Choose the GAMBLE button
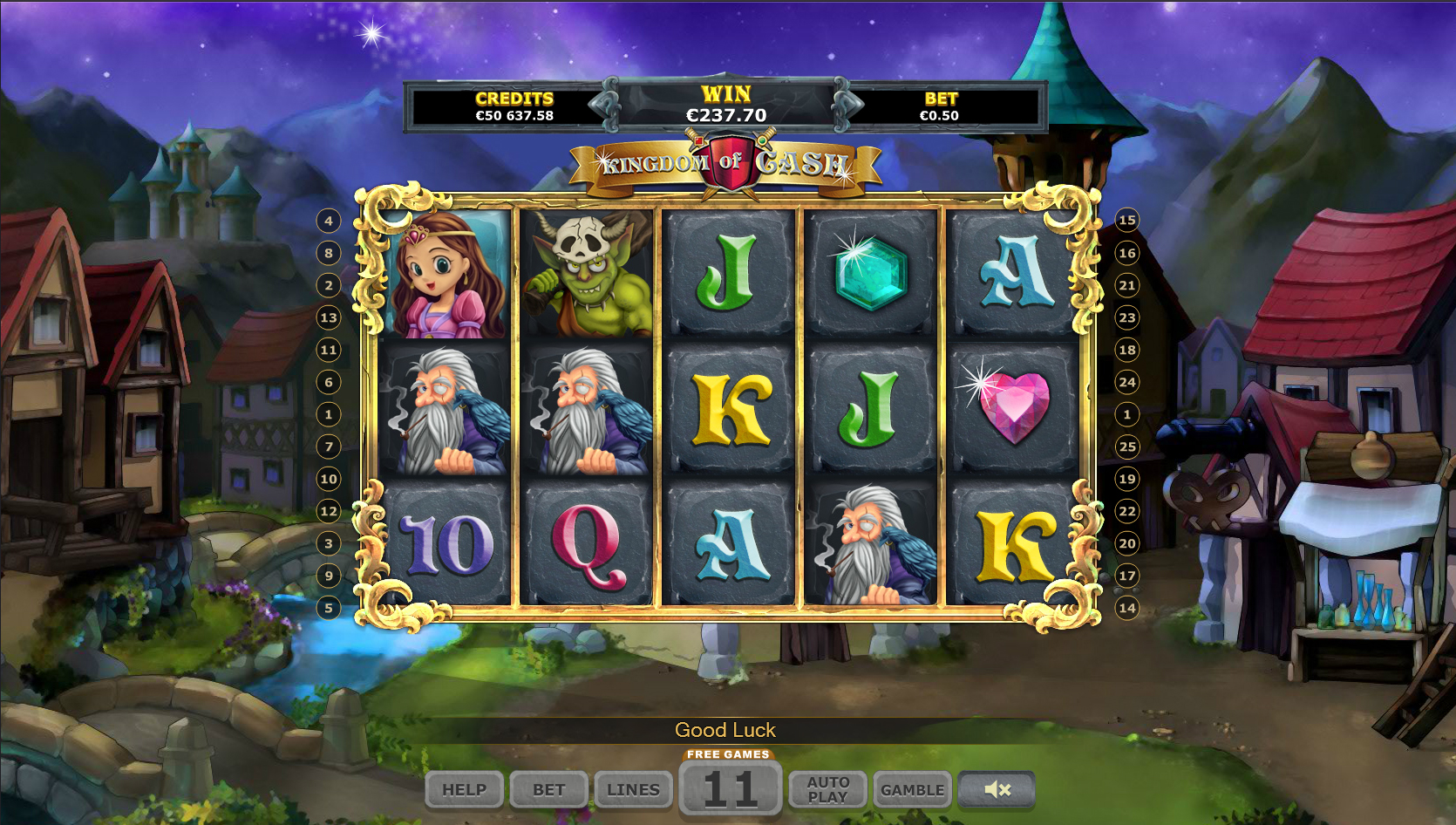Viewport: 1456px width, 825px height. 912,789
